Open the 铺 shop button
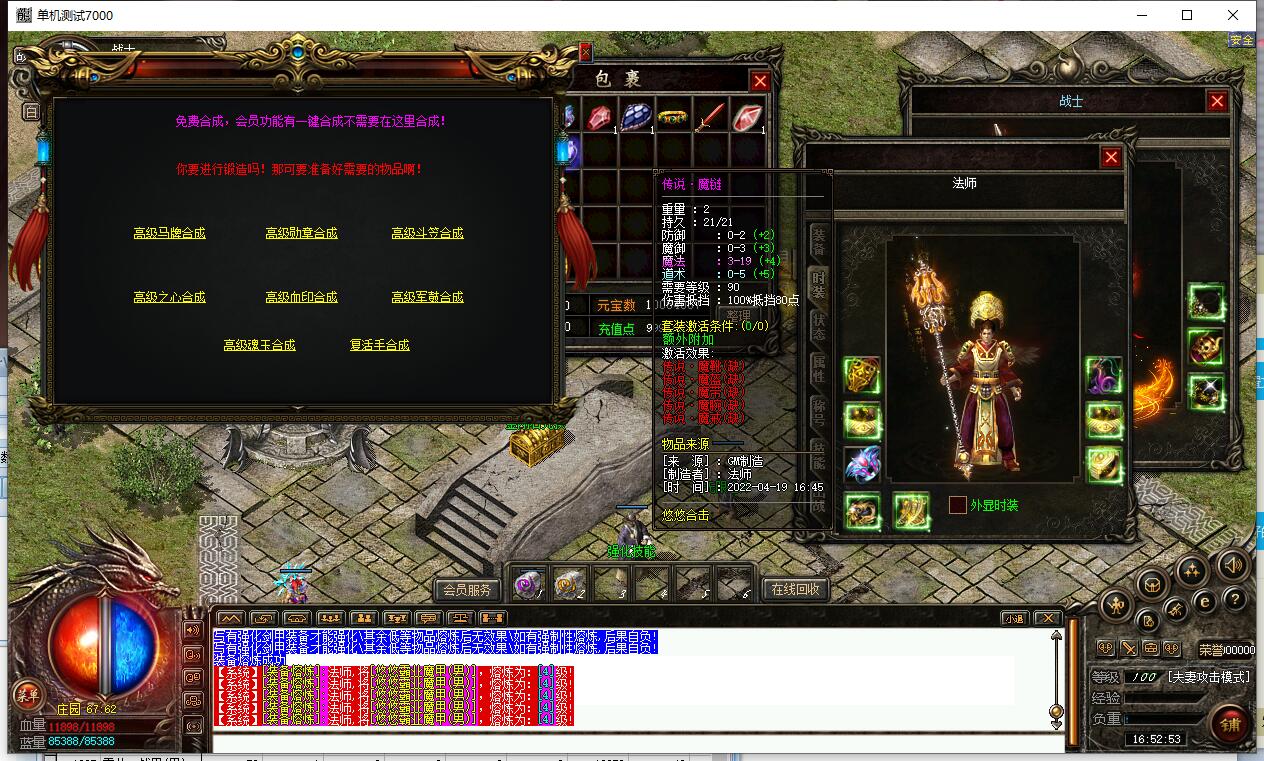The image size is (1264, 761). click(1230, 724)
